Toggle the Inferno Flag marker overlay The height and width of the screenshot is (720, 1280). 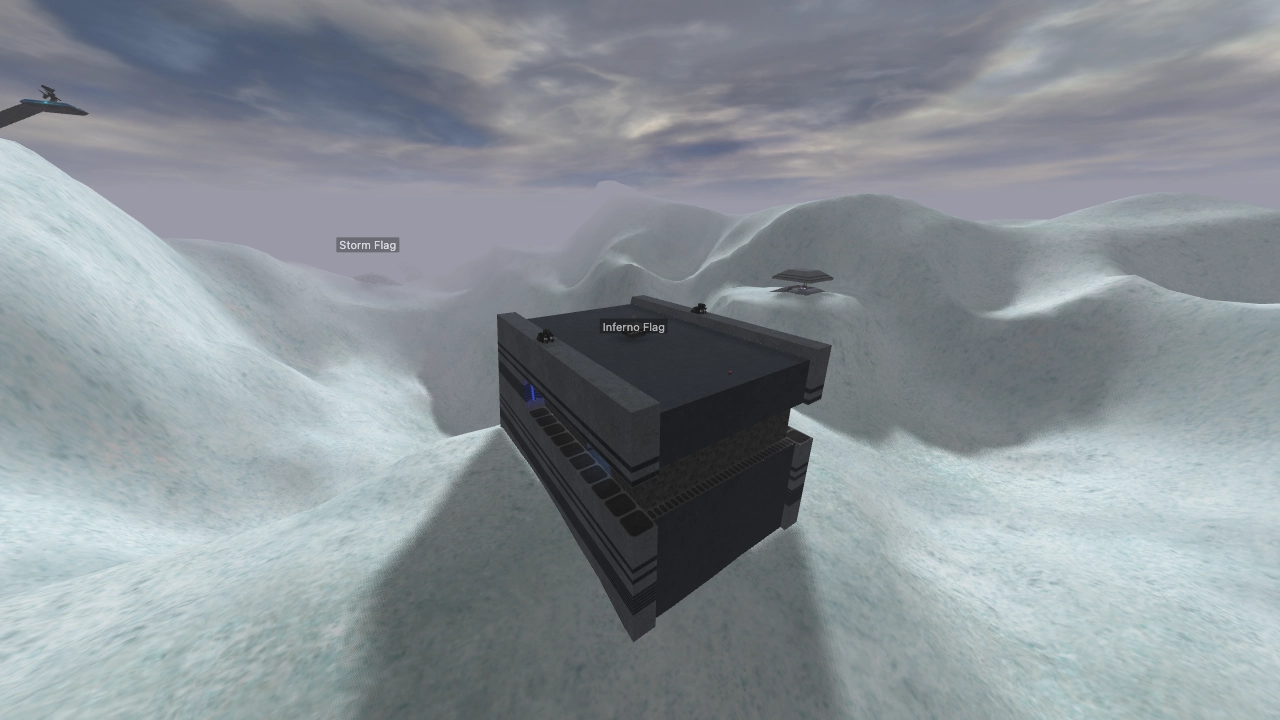coord(634,327)
